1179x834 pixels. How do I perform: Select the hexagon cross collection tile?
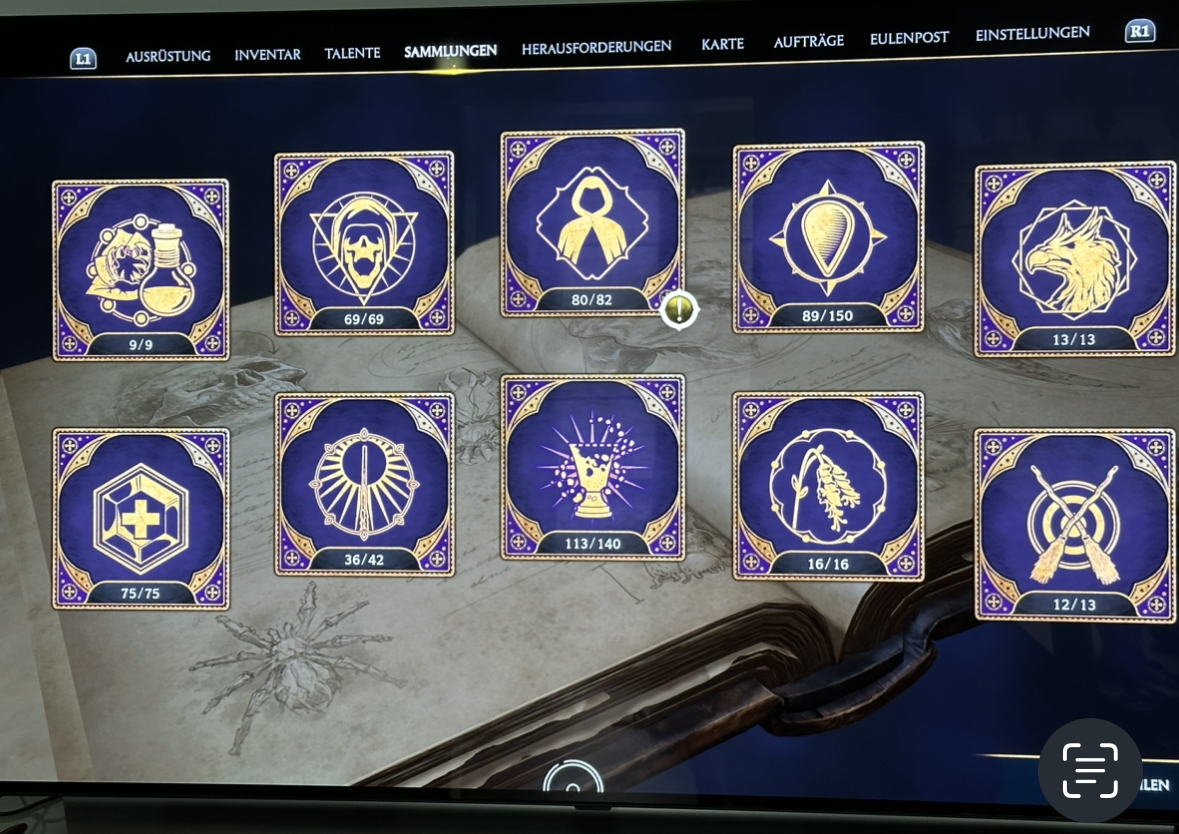pyautogui.click(x=141, y=517)
